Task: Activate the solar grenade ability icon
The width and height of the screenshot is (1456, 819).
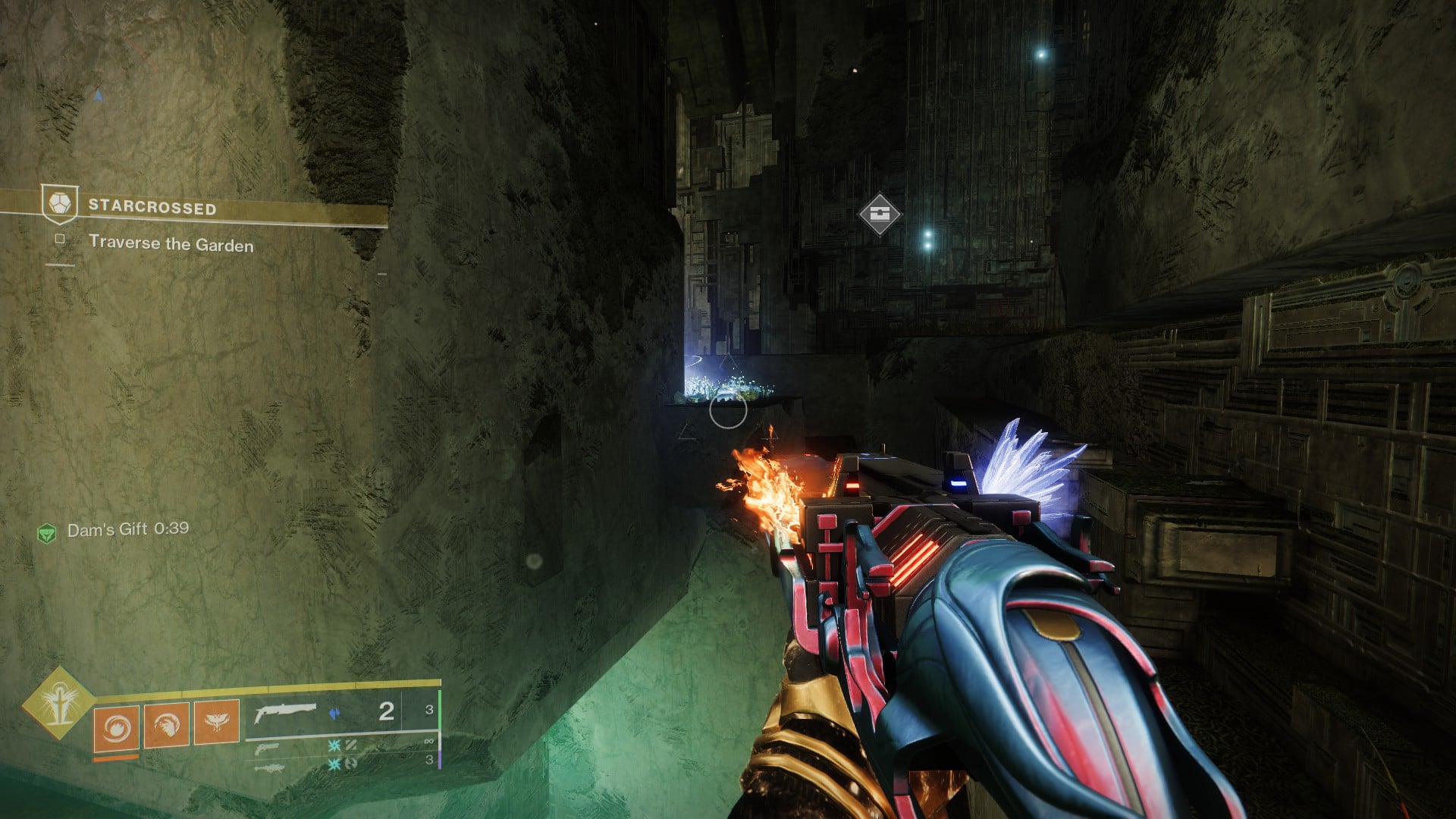Action: click(x=116, y=726)
